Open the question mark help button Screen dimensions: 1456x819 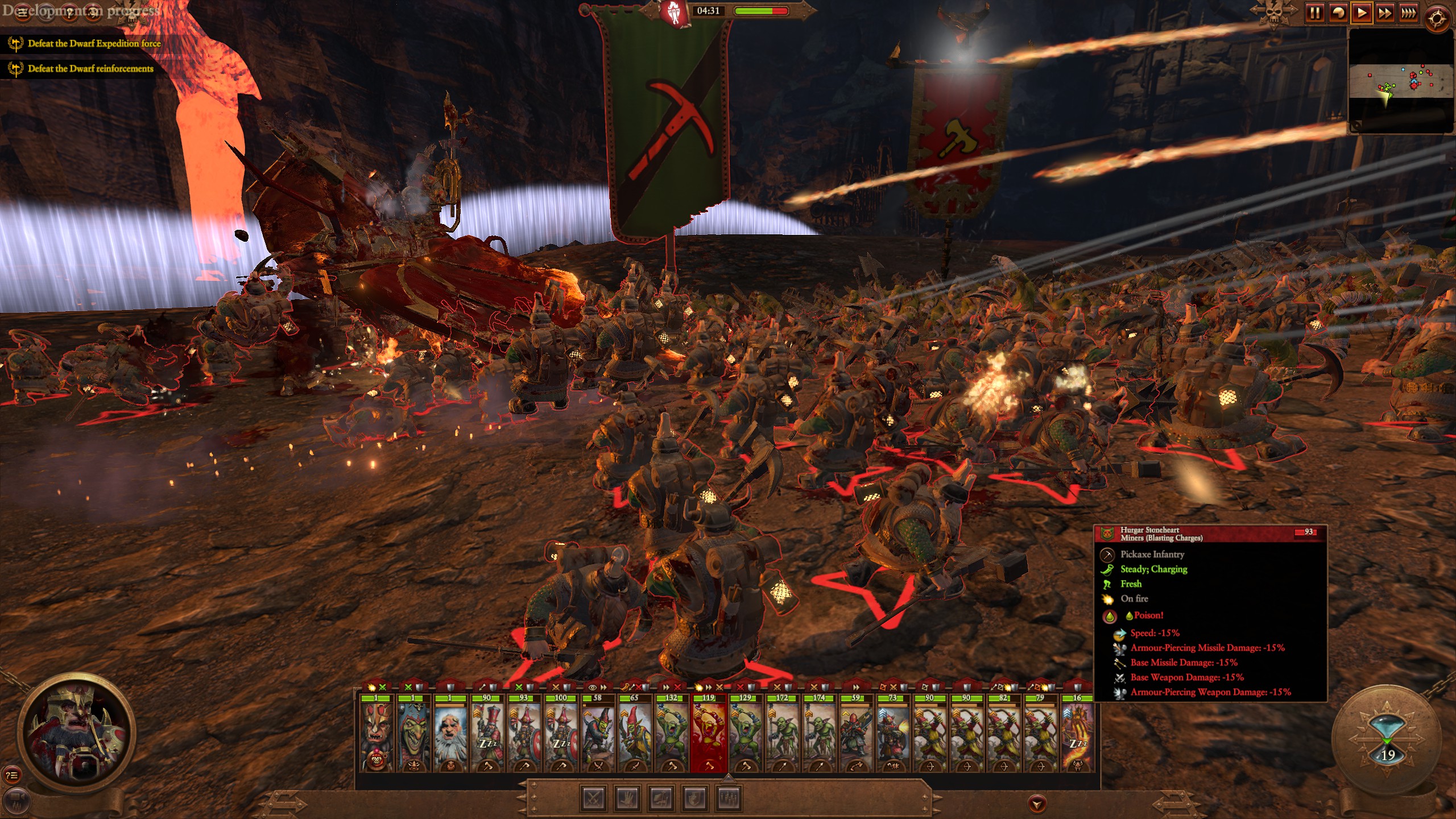coord(69,13)
